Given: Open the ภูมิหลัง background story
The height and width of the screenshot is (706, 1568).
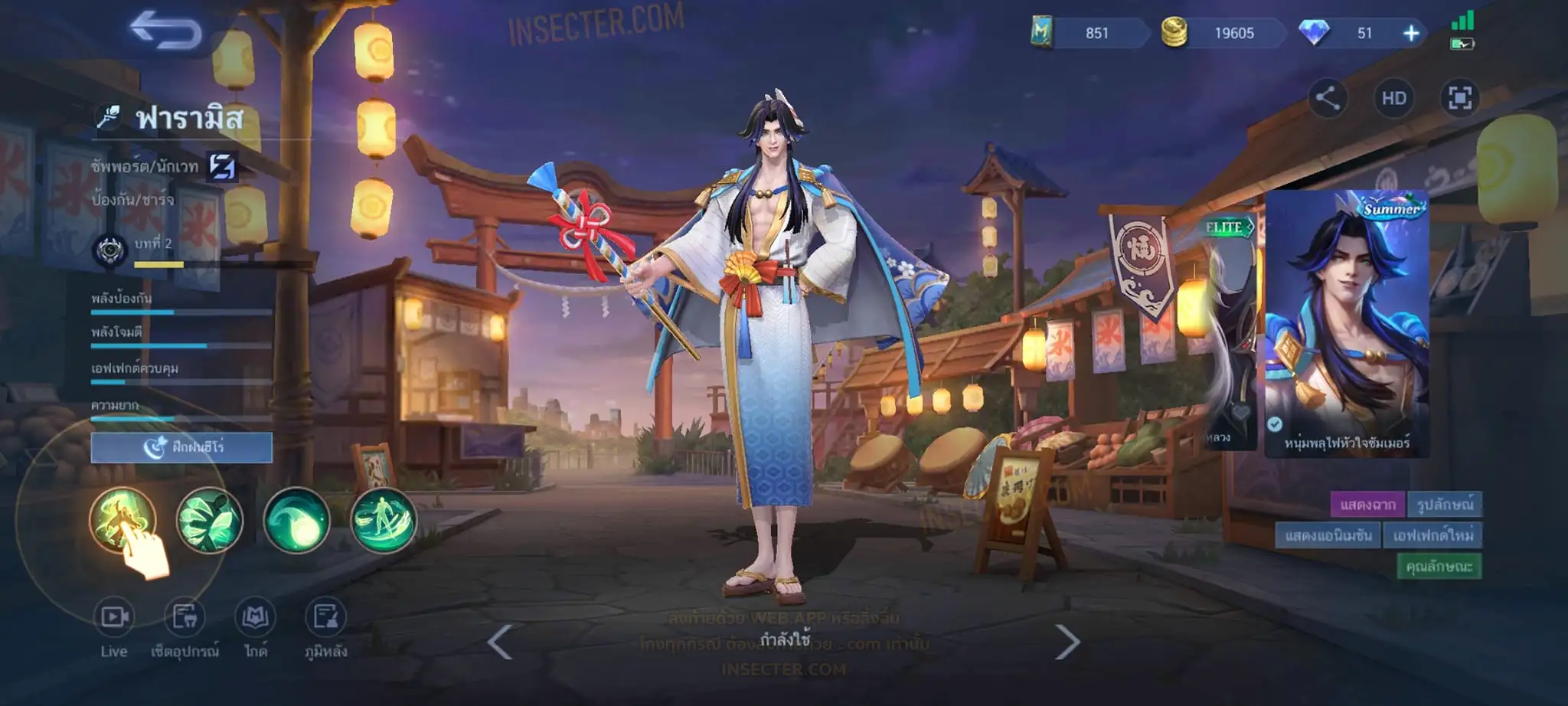Looking at the screenshot, I should point(325,628).
